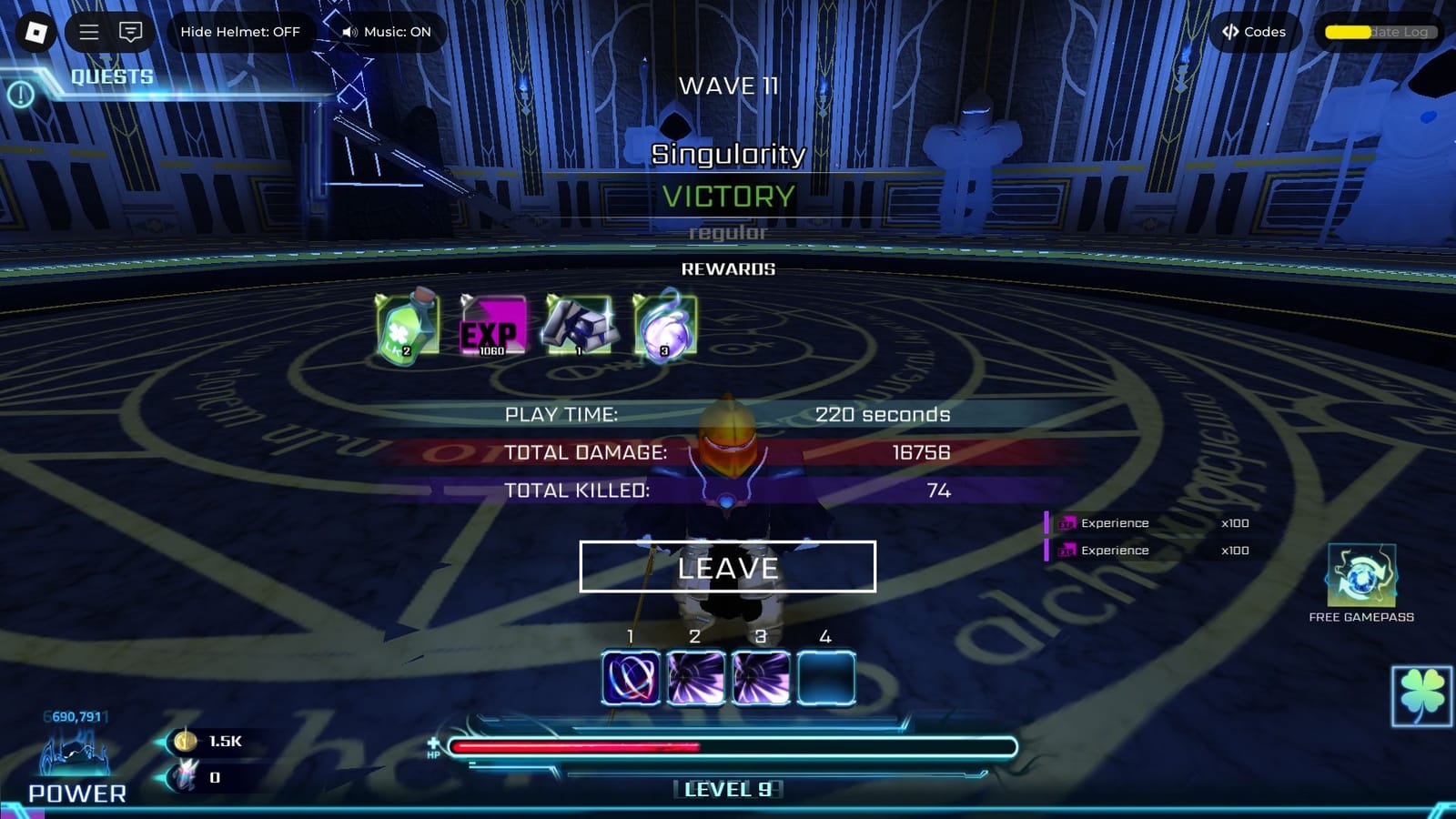
Task: Click the red HP health bar
Action: pyautogui.click(x=573, y=746)
